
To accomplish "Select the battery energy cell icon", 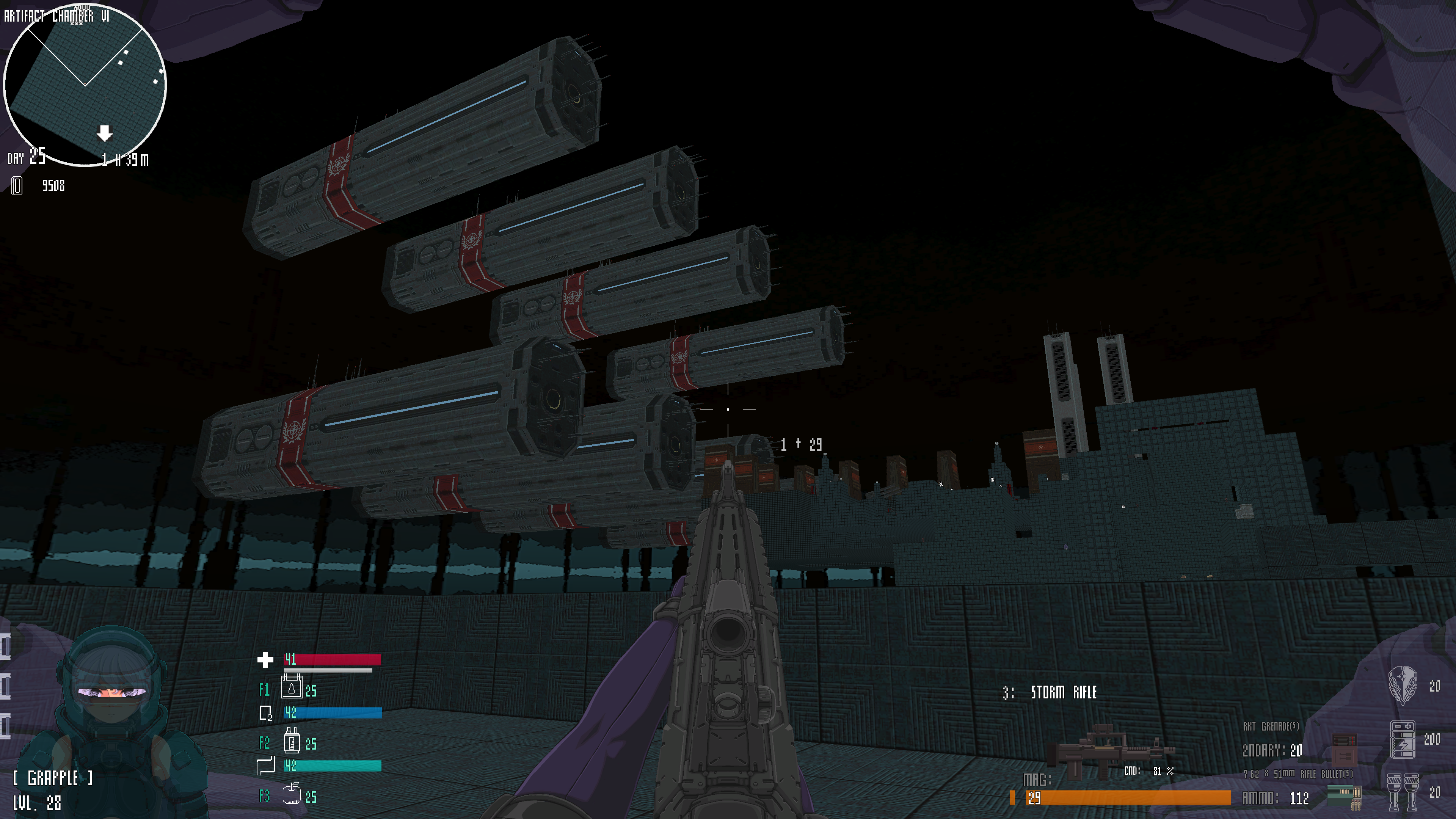I will tap(1402, 739).
